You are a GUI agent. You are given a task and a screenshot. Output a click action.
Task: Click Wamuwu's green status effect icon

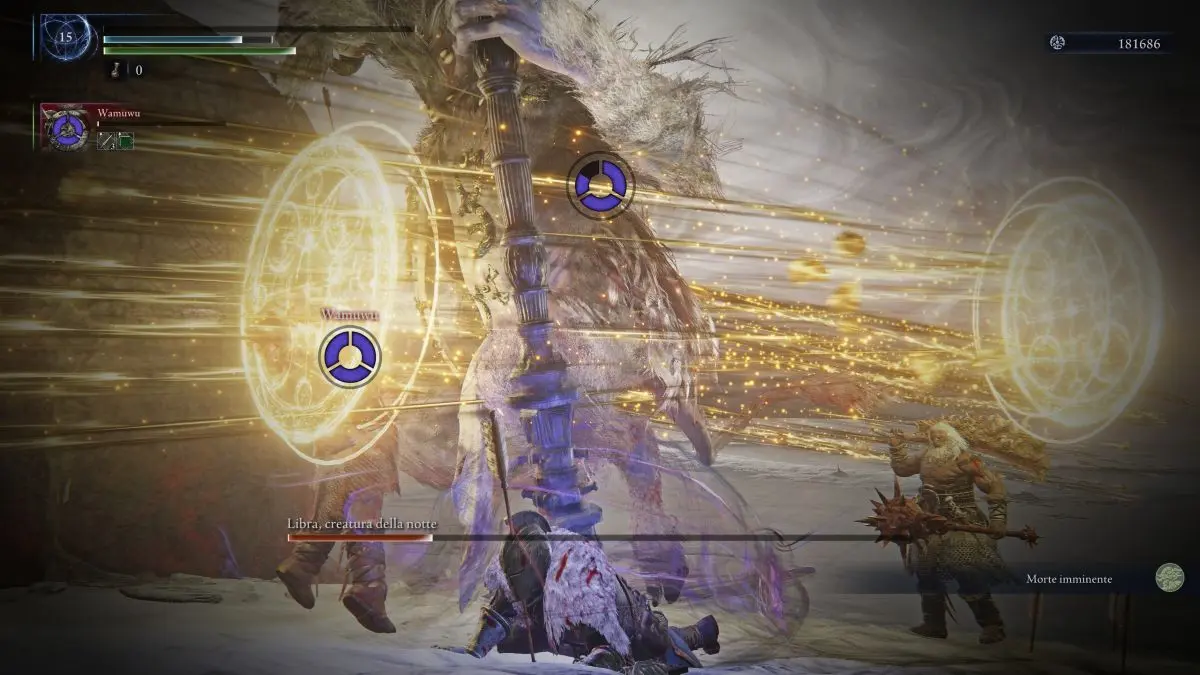point(126,143)
